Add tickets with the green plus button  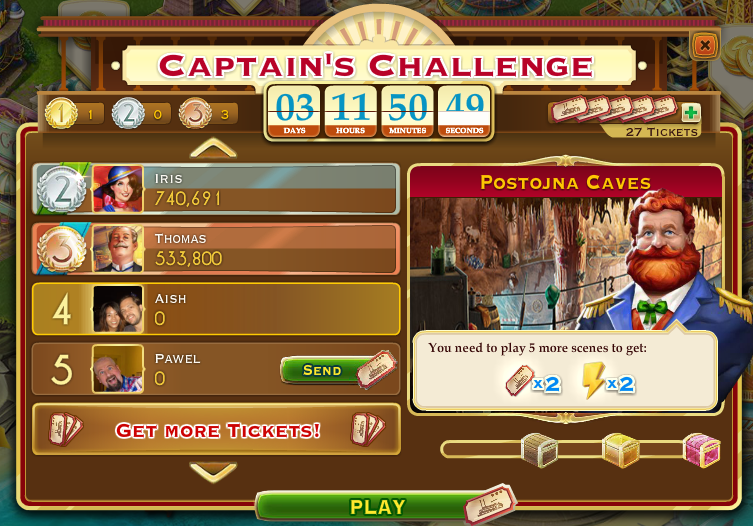[690, 113]
